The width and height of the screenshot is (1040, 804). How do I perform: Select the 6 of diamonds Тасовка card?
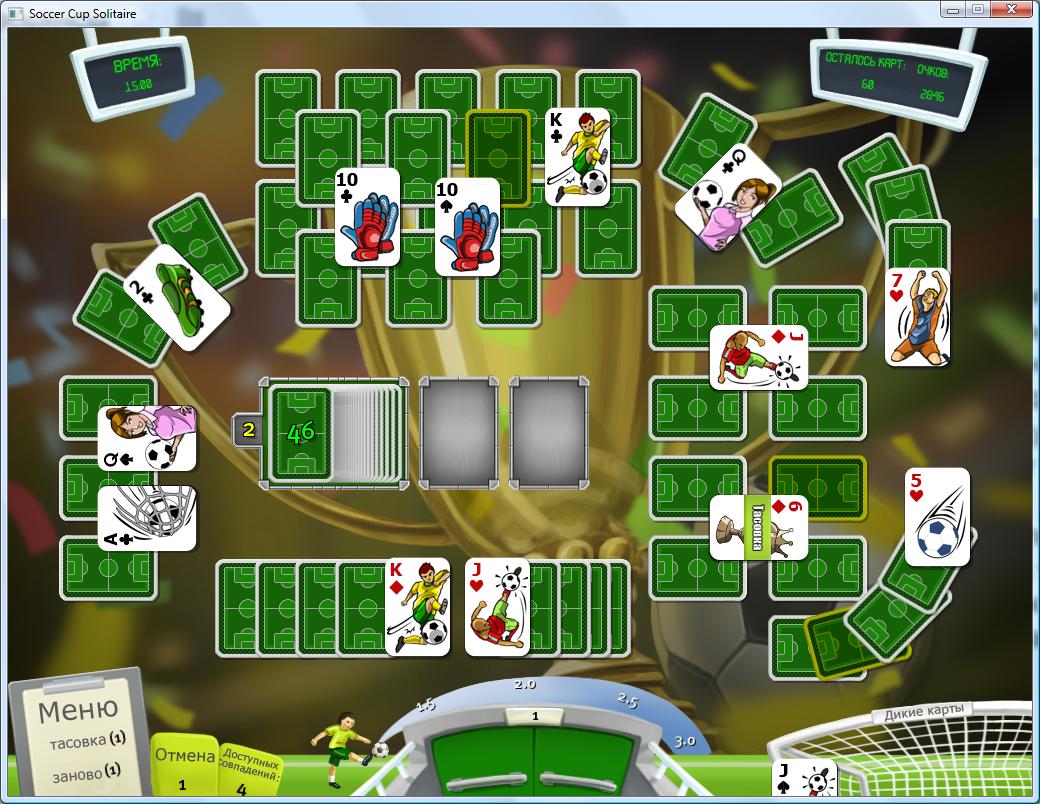[x=758, y=527]
